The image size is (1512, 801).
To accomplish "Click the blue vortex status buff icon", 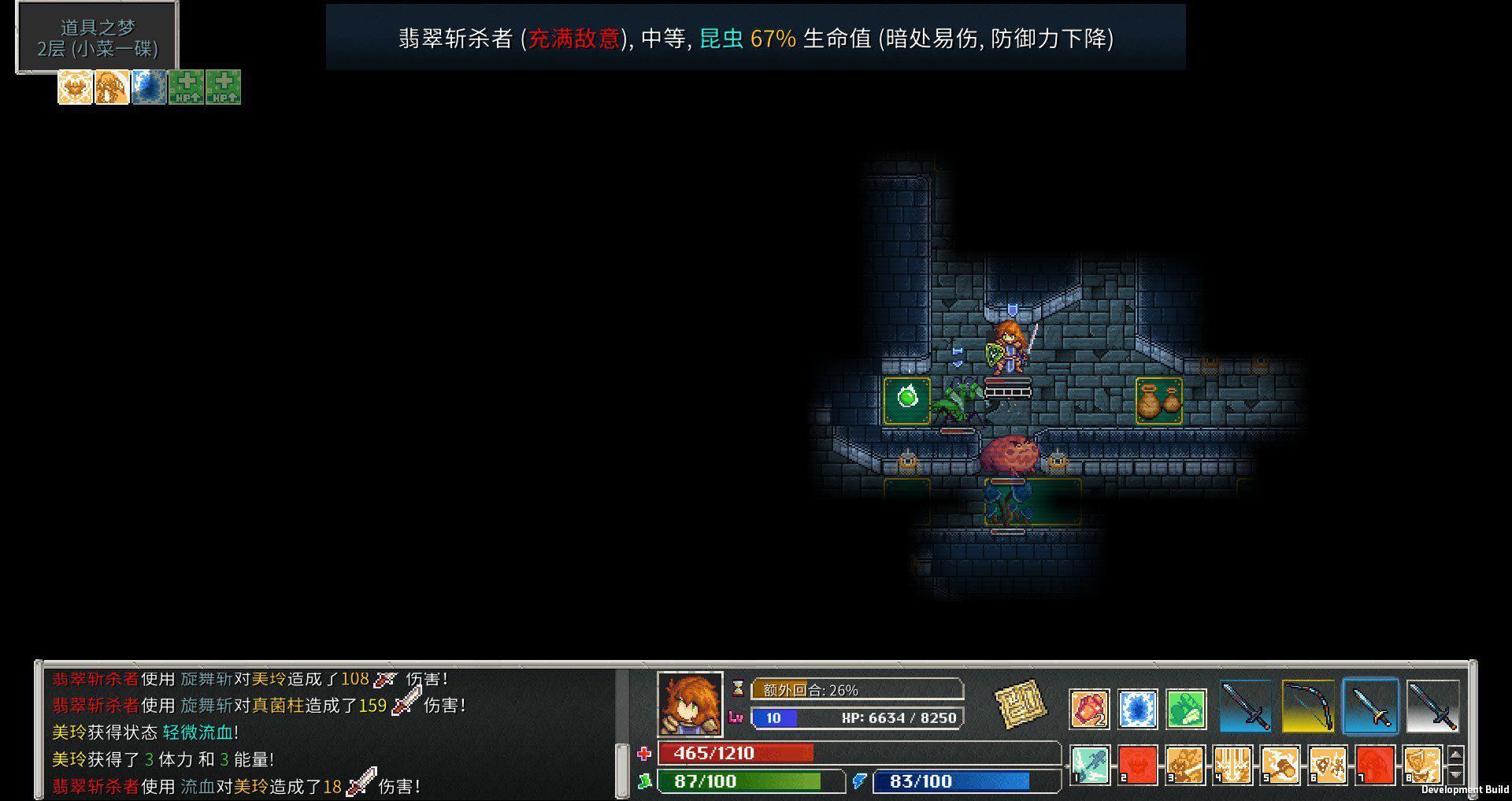I will point(150,87).
